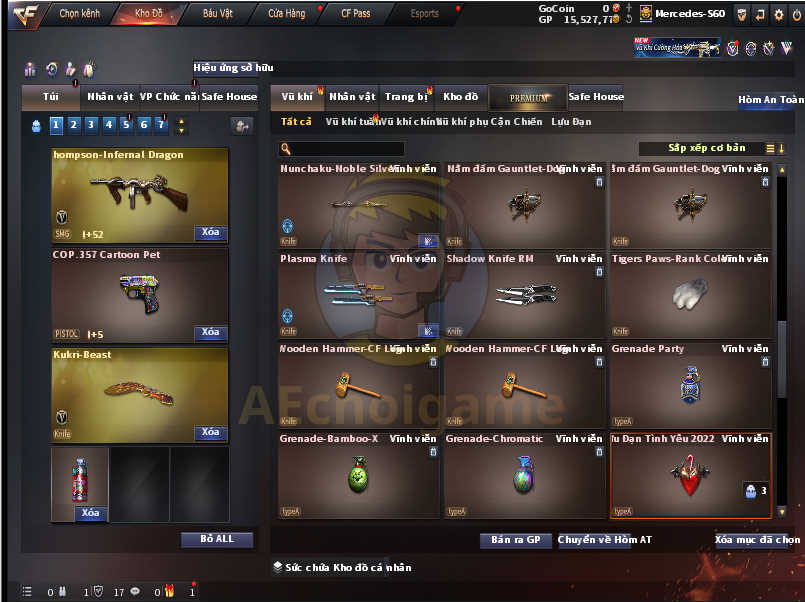This screenshot has height=602, width=805.
Task: Select bag page number 3
Action: pos(90,125)
